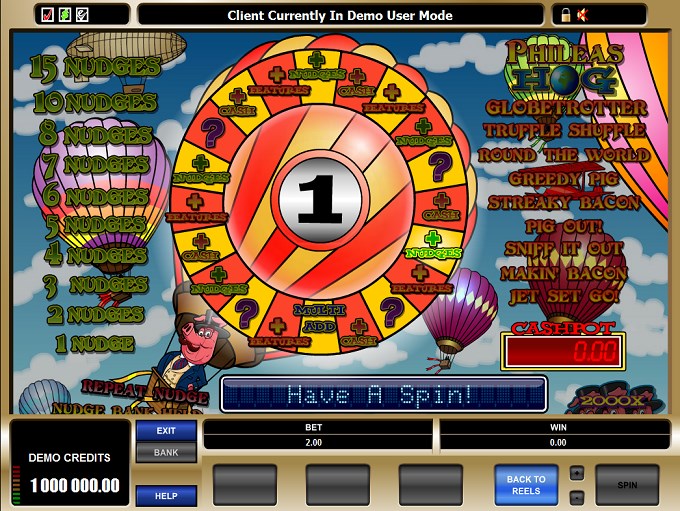Open the Help page
This screenshot has width=680, height=511.
166,495
